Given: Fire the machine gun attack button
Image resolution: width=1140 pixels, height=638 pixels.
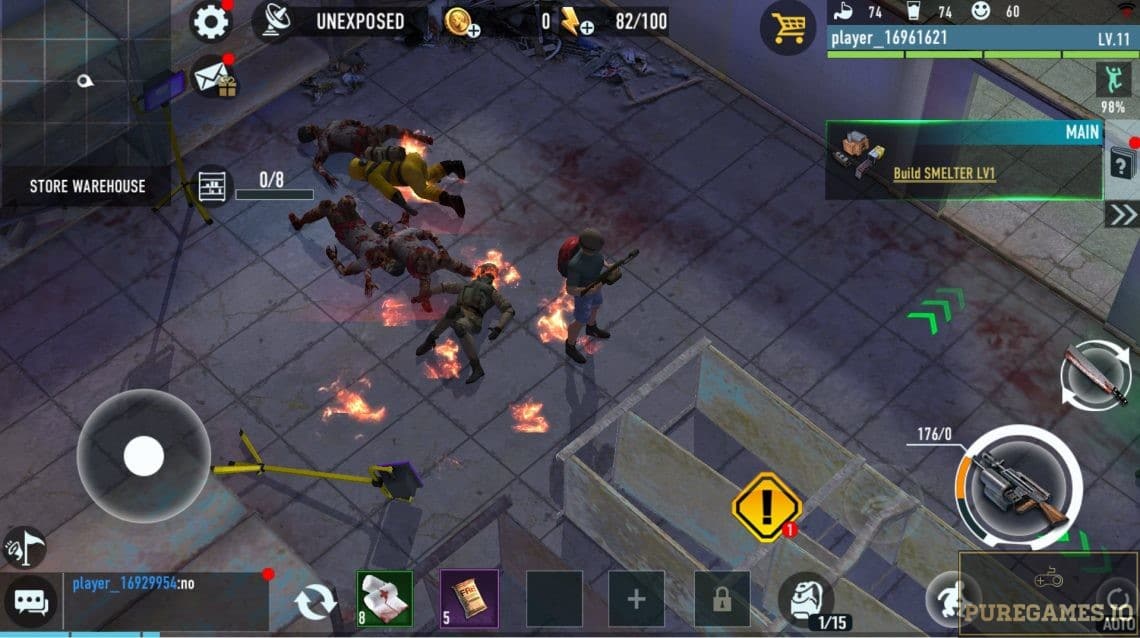Looking at the screenshot, I should pos(1017,488).
